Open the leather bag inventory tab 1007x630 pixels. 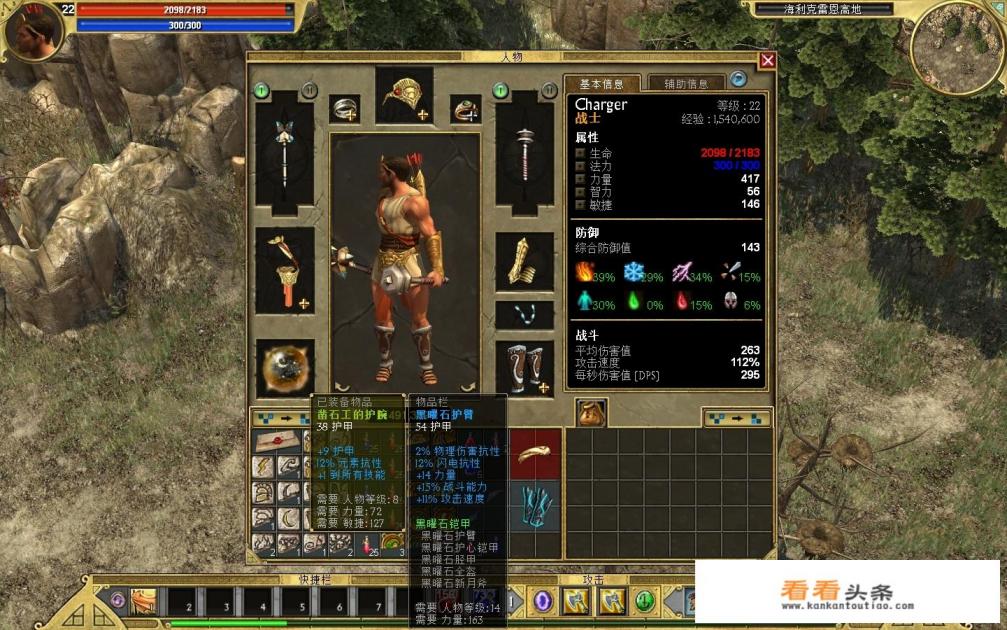pyautogui.click(x=590, y=412)
